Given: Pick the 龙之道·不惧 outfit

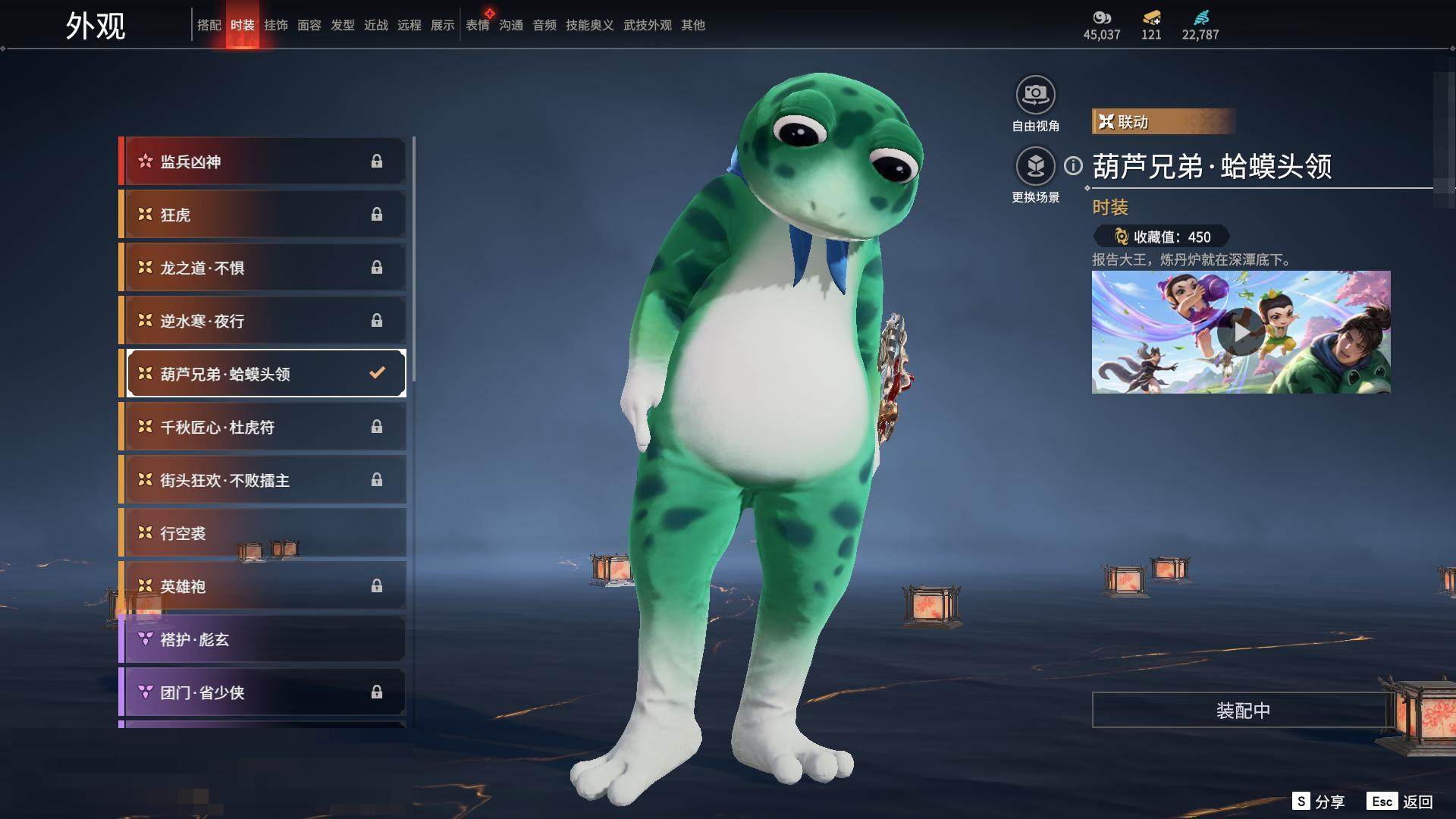Looking at the screenshot, I should click(263, 268).
